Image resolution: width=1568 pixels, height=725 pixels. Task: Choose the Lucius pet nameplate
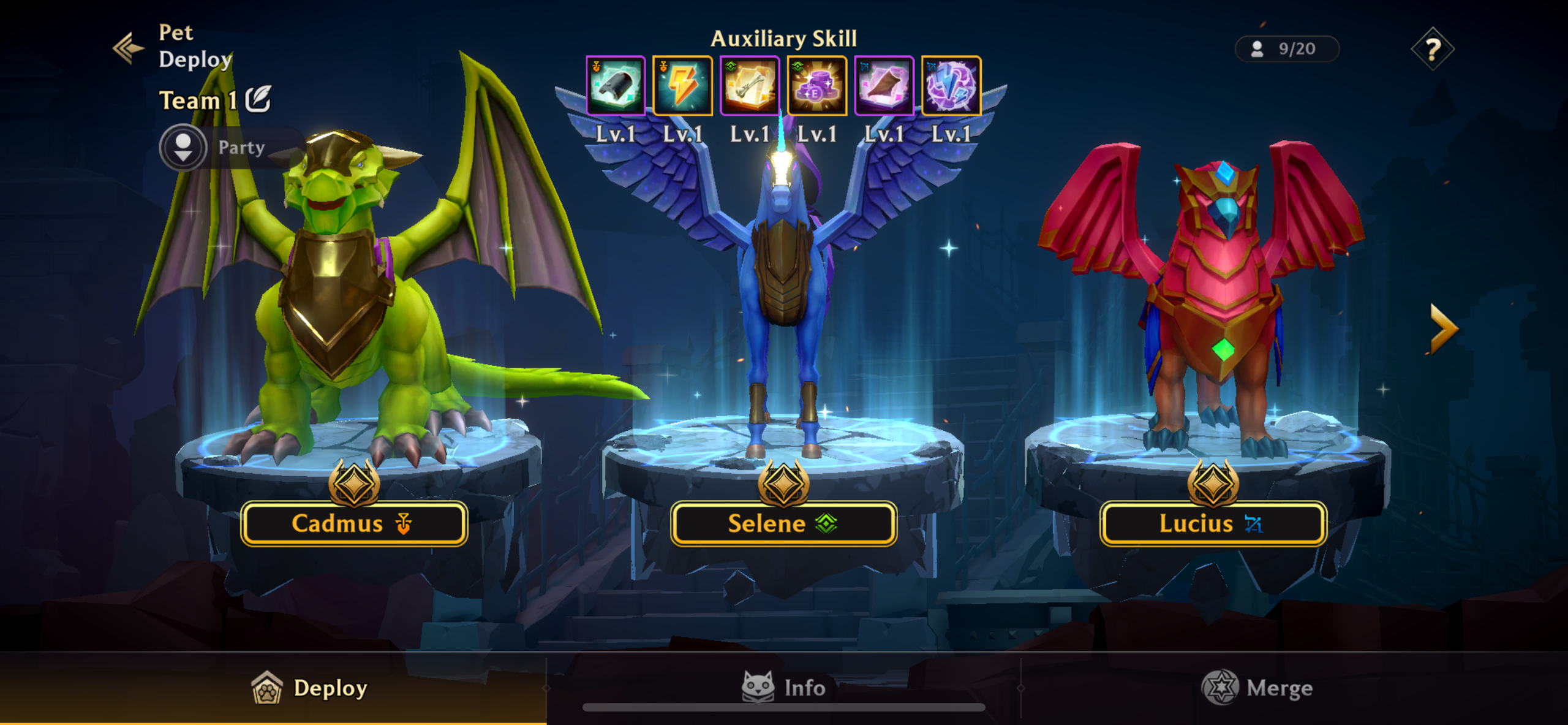pos(1213,524)
